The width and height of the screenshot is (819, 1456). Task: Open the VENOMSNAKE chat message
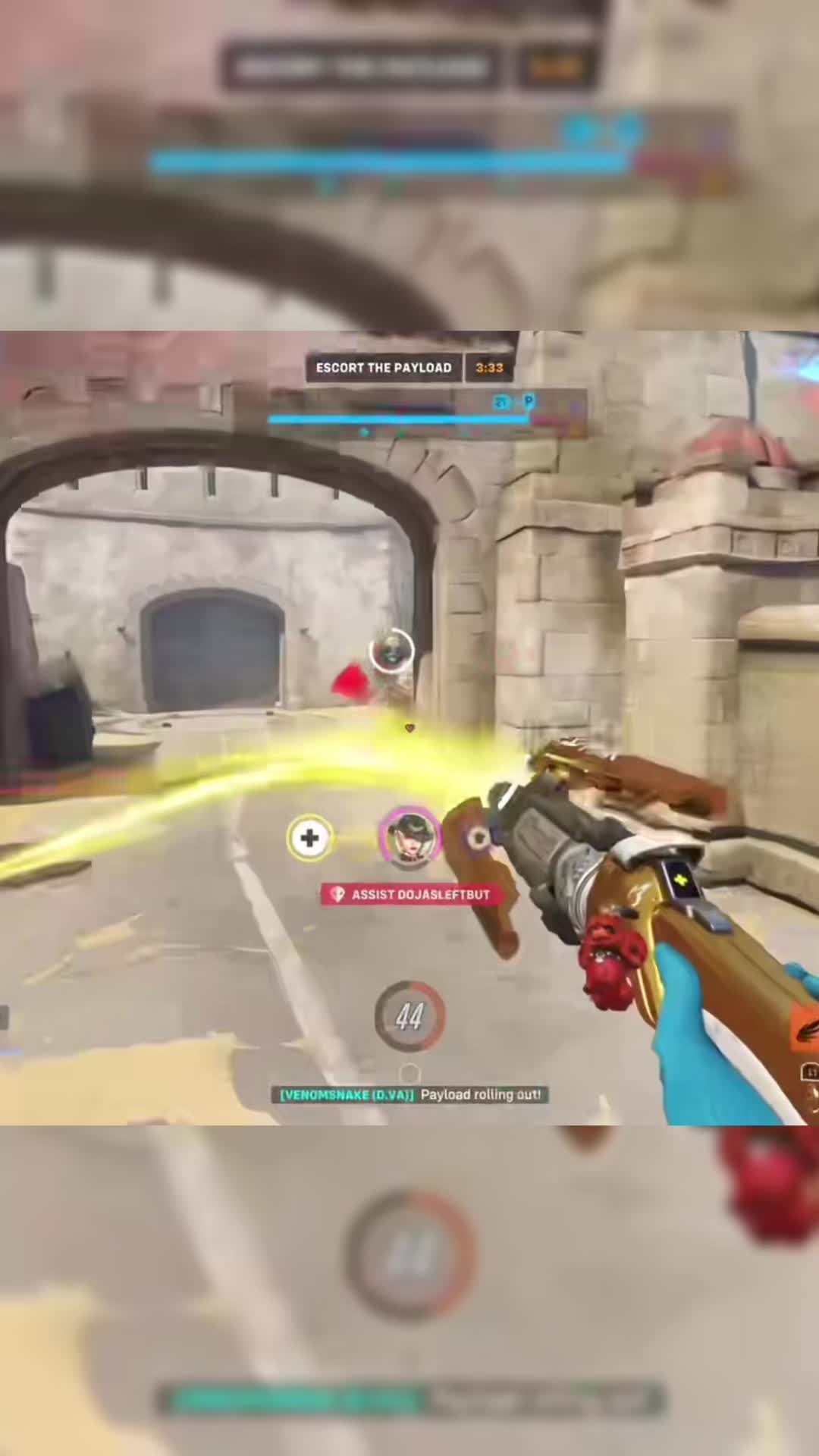[409, 1094]
